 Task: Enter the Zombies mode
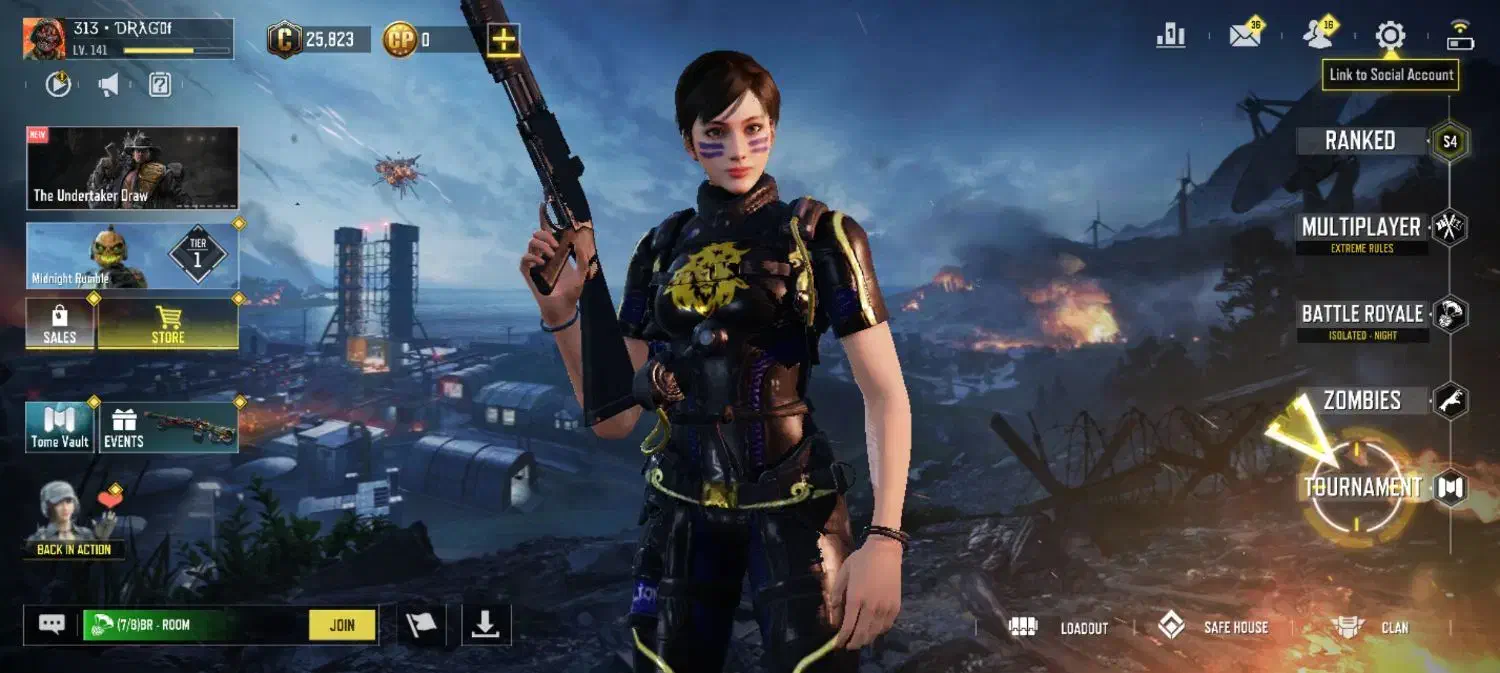pyautogui.click(x=1362, y=401)
